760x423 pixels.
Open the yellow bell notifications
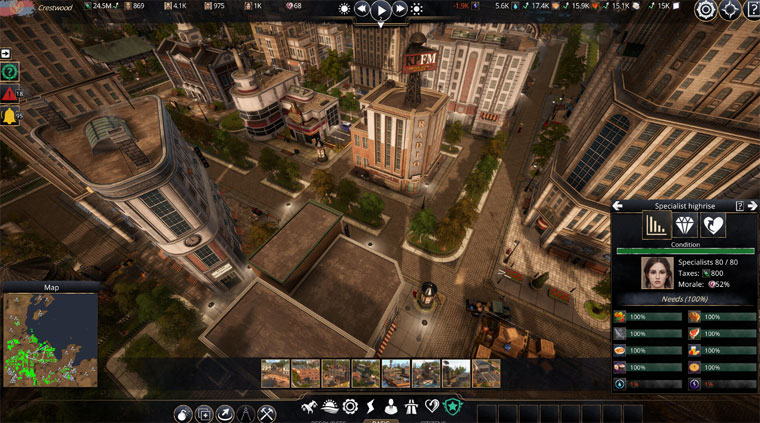tap(10, 117)
